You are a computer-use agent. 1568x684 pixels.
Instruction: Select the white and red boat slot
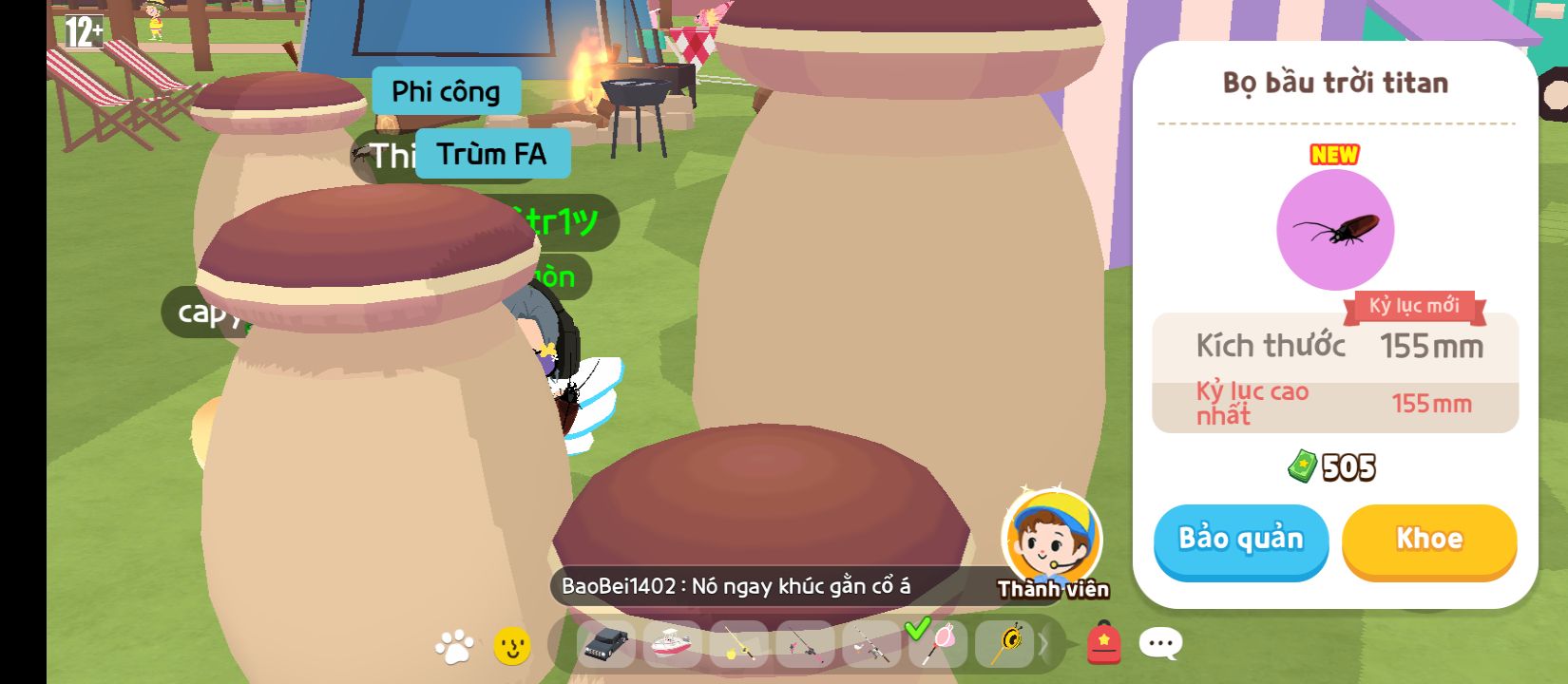(672, 645)
